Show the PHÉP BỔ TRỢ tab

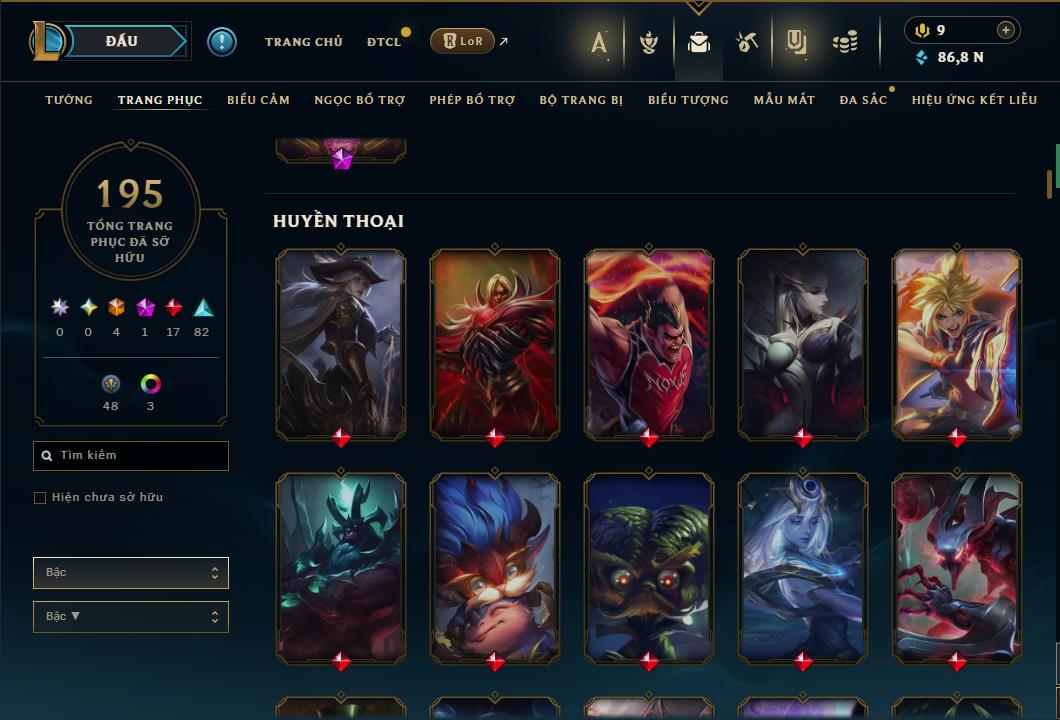[x=472, y=100]
